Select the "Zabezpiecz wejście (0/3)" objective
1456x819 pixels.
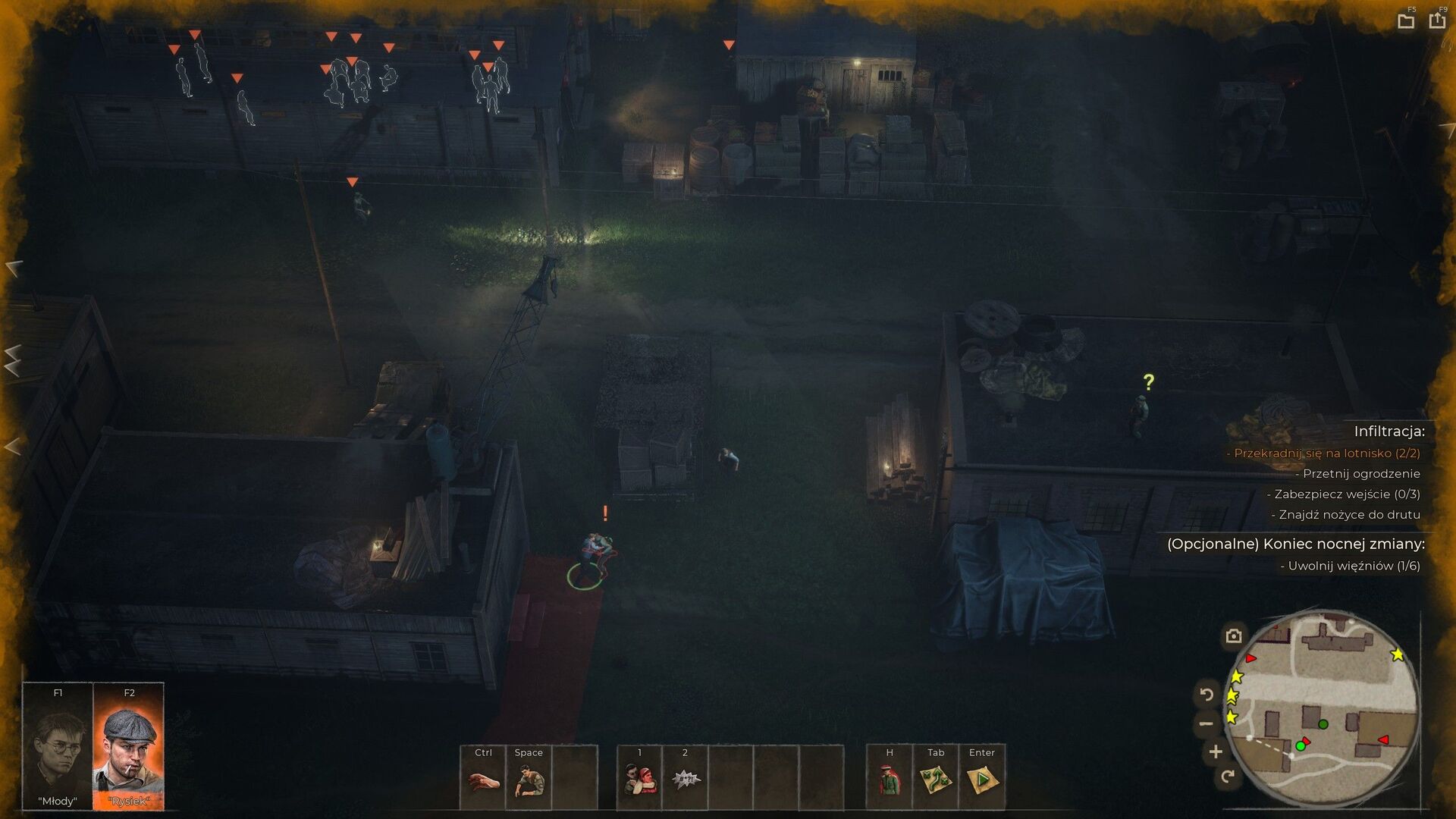(1347, 494)
